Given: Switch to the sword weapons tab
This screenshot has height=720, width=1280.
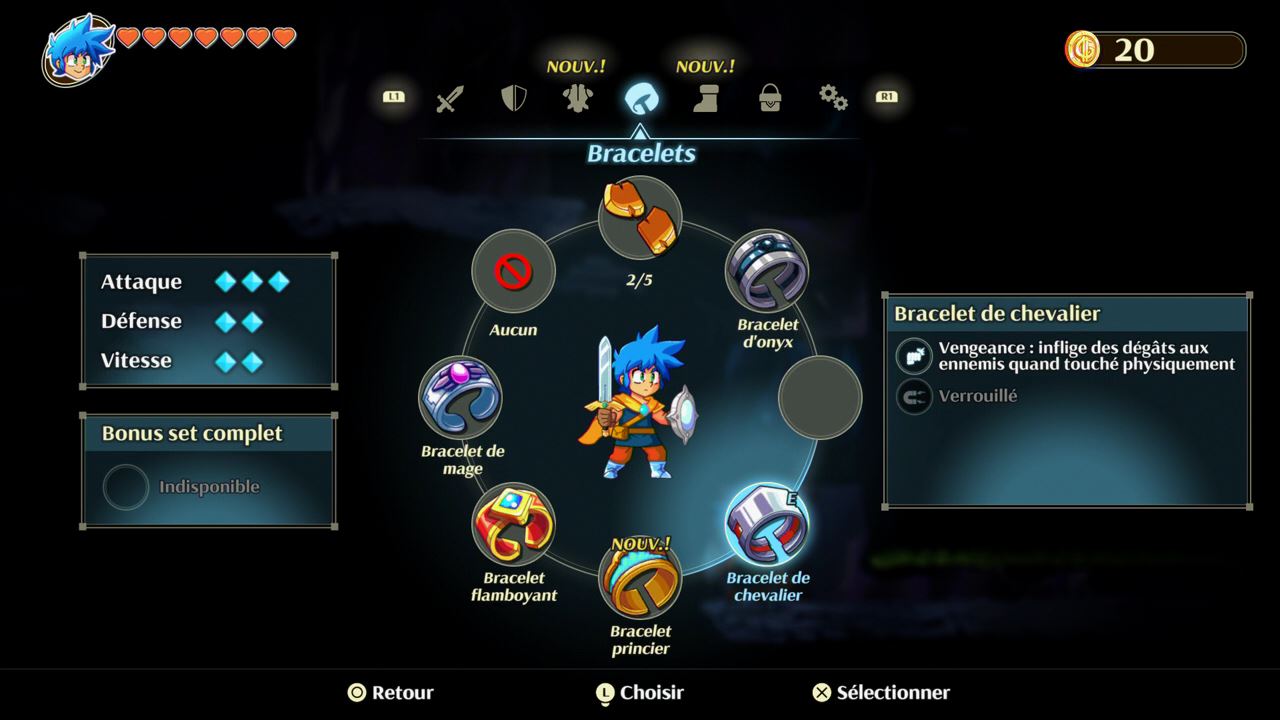Looking at the screenshot, I should (450, 98).
